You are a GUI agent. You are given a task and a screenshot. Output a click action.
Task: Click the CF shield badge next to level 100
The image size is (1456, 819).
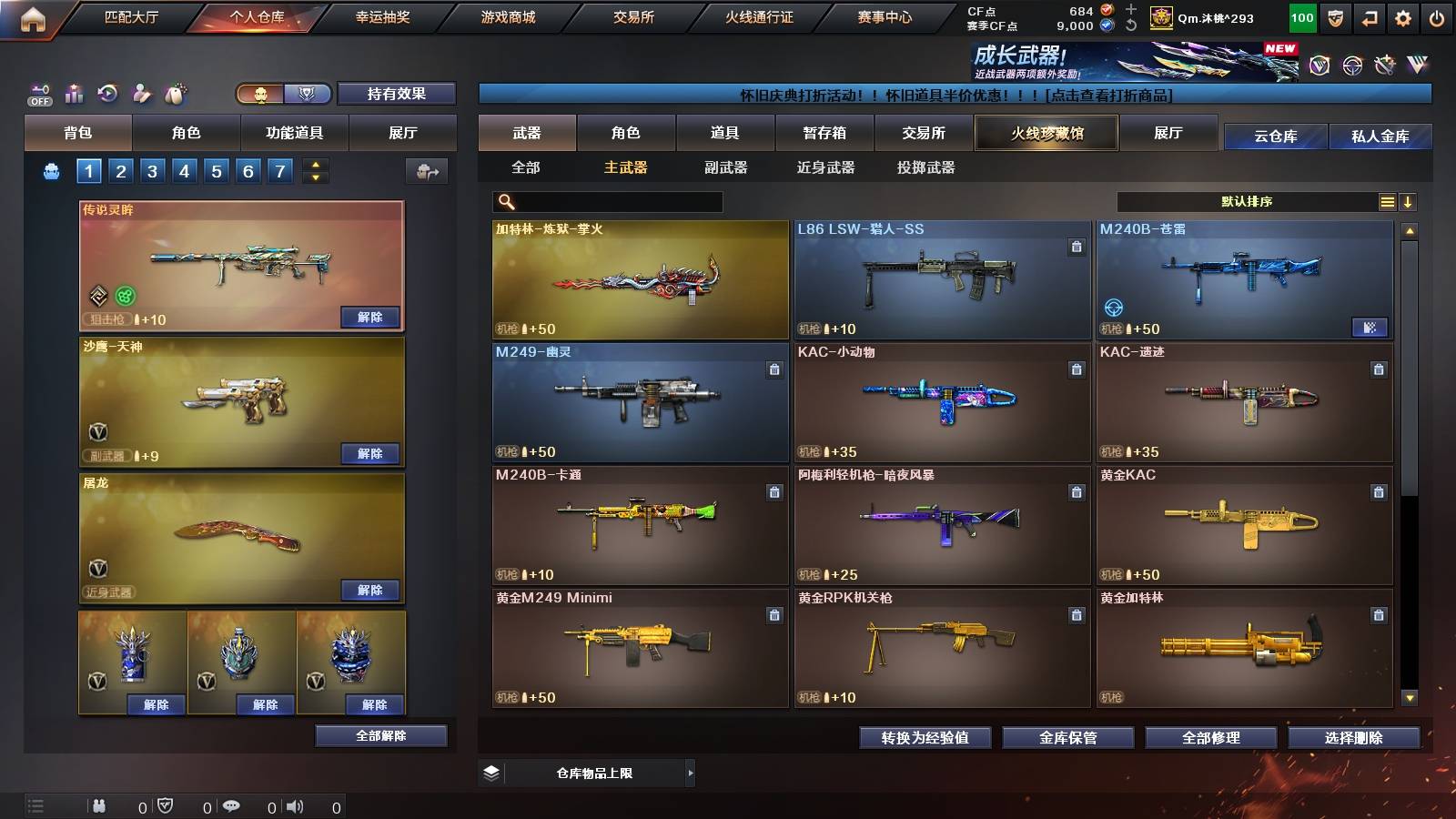[x=1334, y=16]
